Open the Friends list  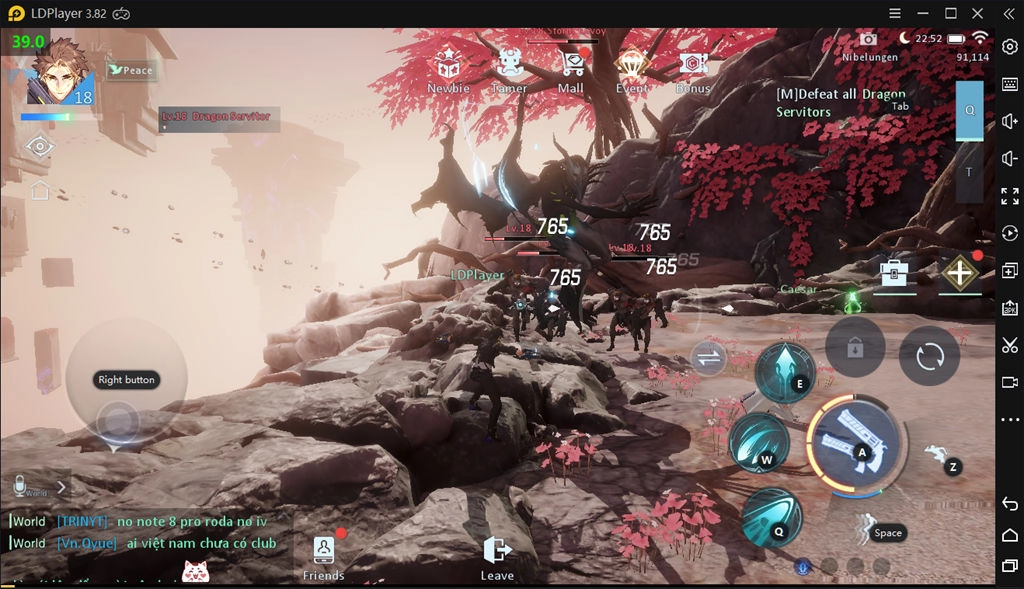[323, 556]
